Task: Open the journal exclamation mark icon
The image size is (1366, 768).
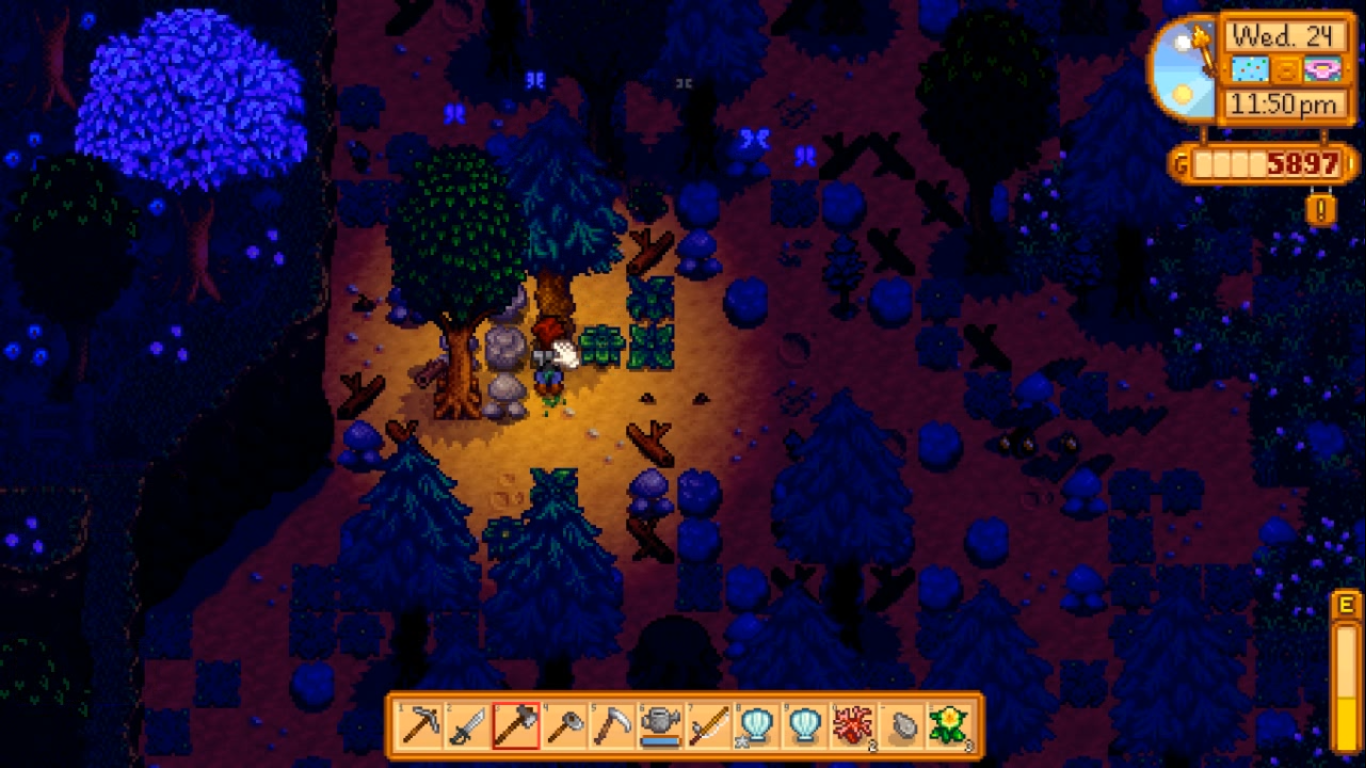Action: point(1321,209)
